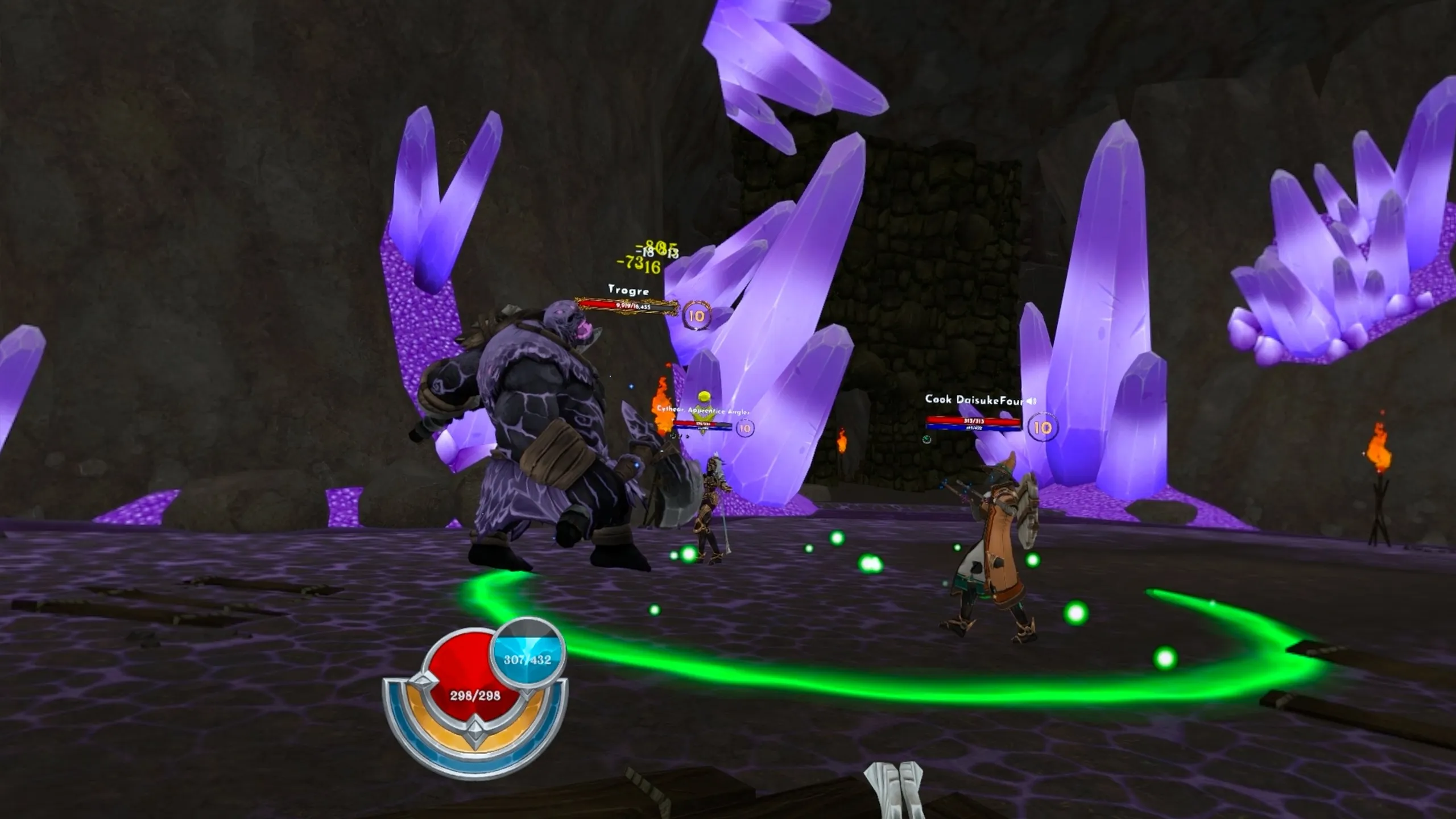Viewport: 1456px width, 819px height.
Task: Select the Cytheor Apprentice Angler nameplate
Action: pos(703,410)
